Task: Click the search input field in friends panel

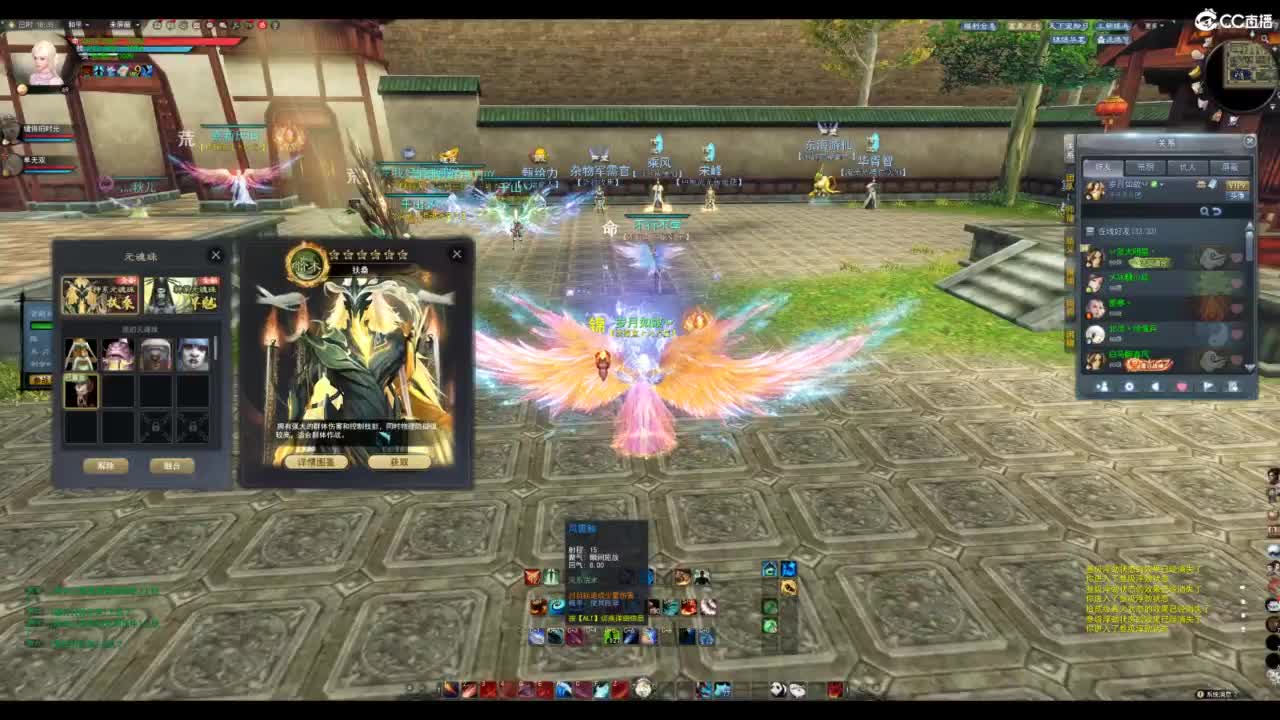Action: coord(1140,210)
